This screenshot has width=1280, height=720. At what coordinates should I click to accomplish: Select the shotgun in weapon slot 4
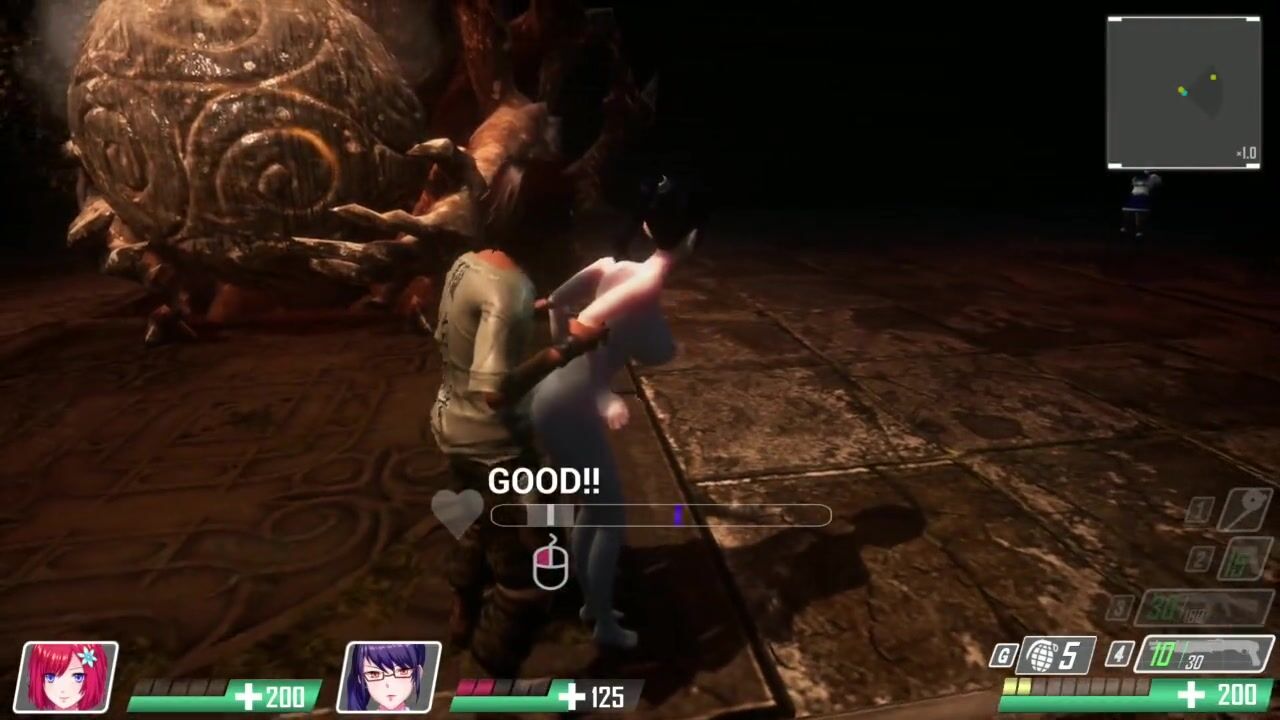[1204, 654]
